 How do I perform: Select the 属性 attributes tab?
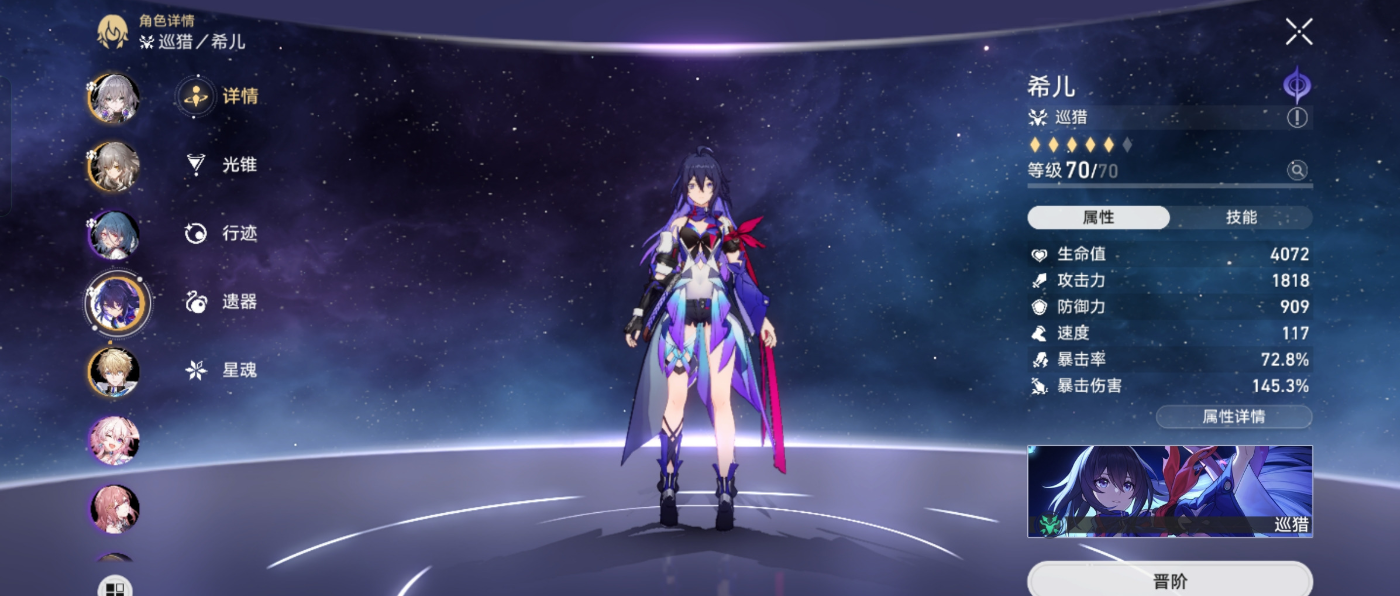click(x=1098, y=218)
